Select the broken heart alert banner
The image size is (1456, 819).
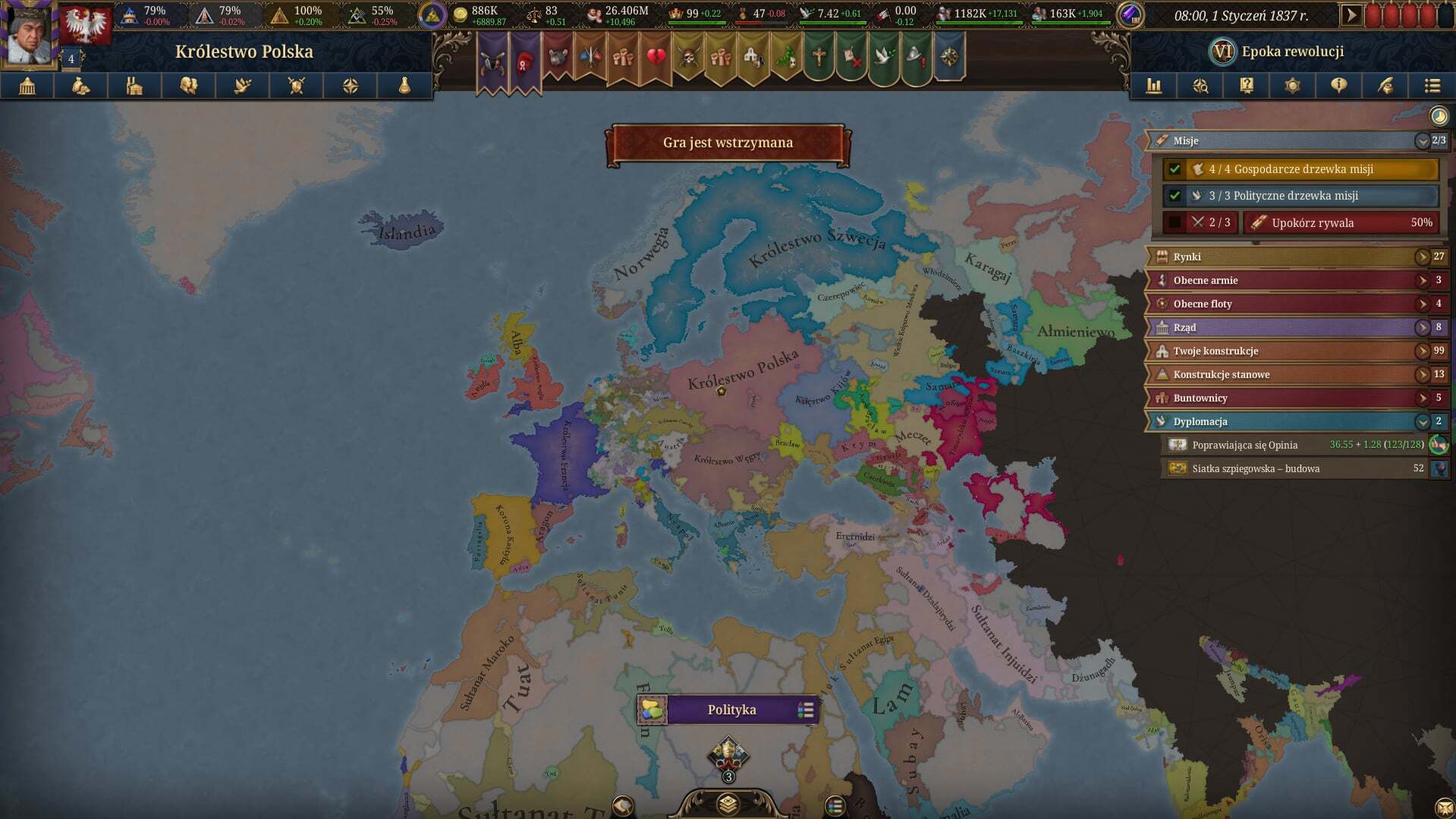(x=656, y=58)
